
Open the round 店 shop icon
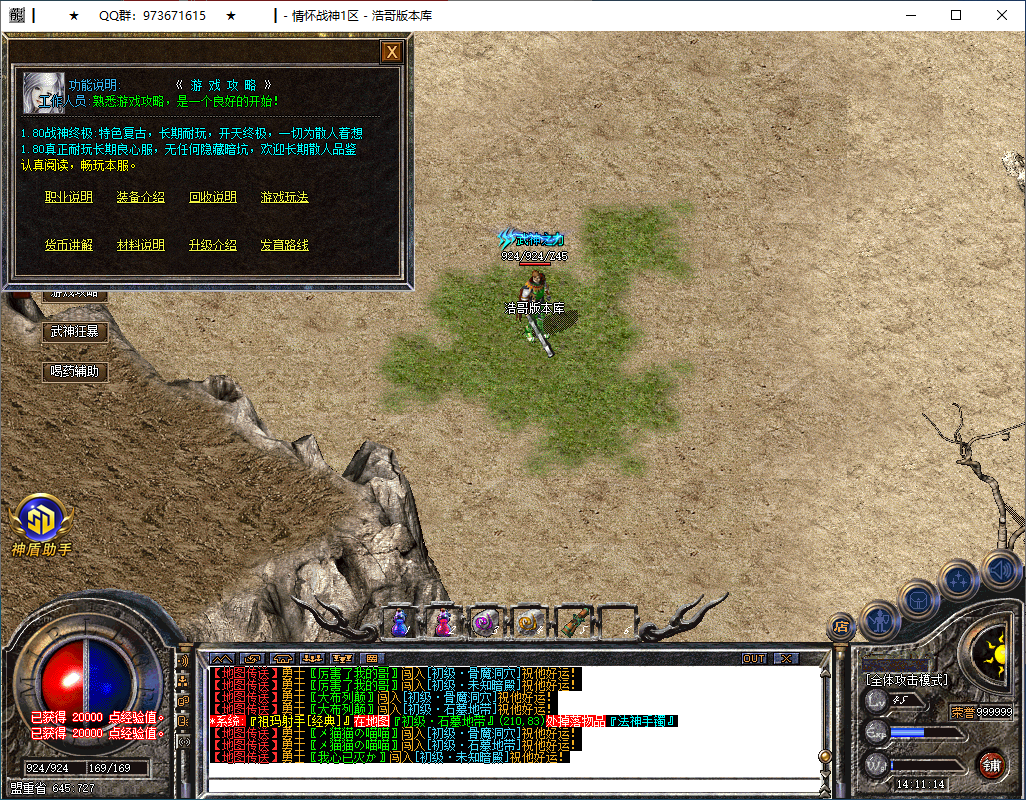tap(841, 627)
